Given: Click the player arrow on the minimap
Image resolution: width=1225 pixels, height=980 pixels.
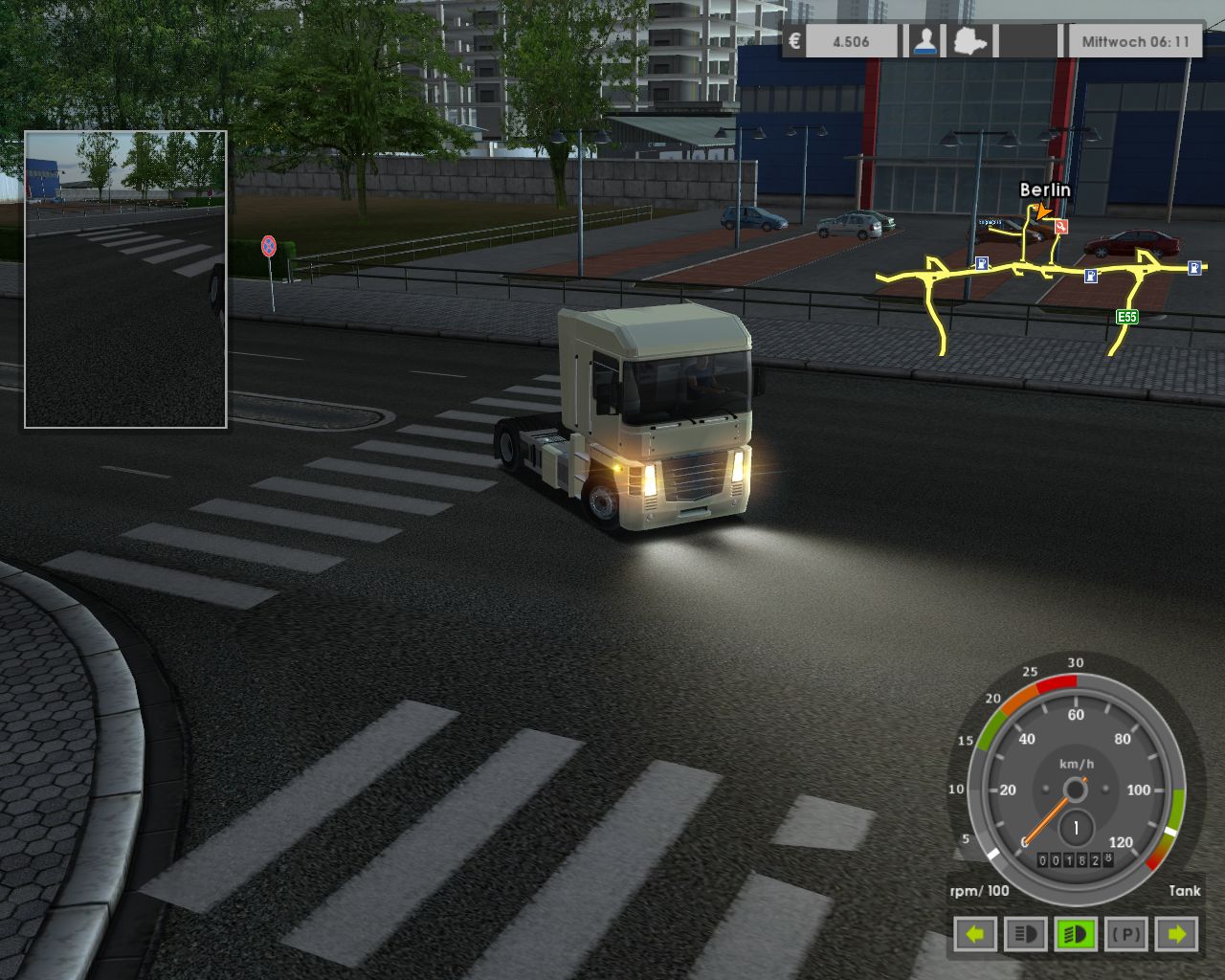Looking at the screenshot, I should click(1042, 212).
